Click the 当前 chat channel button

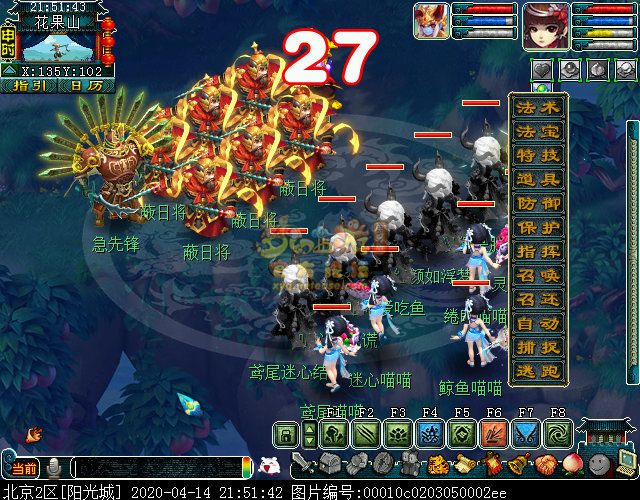pos(22,468)
